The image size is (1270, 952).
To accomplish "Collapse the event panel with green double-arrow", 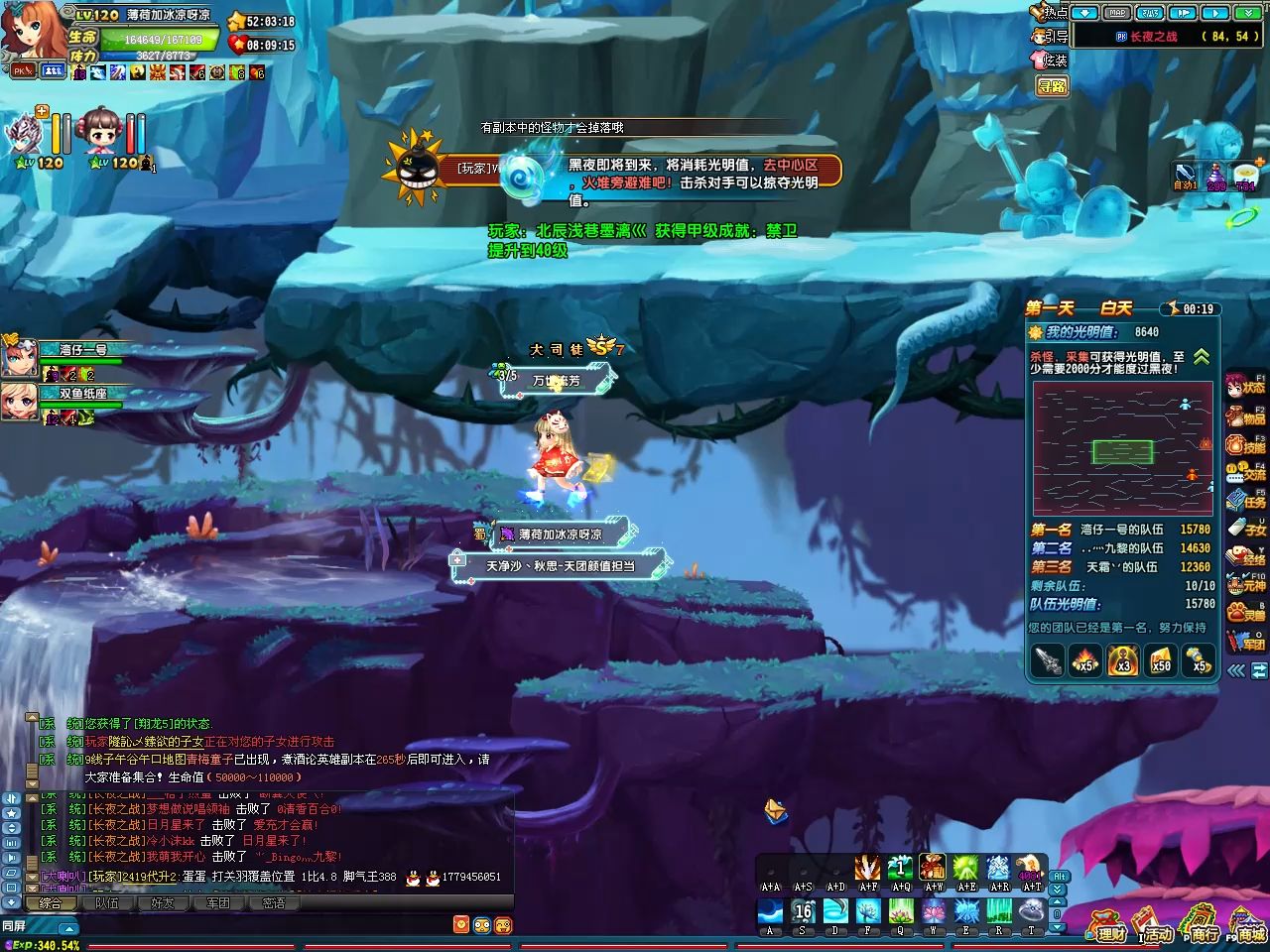I will click(1202, 357).
